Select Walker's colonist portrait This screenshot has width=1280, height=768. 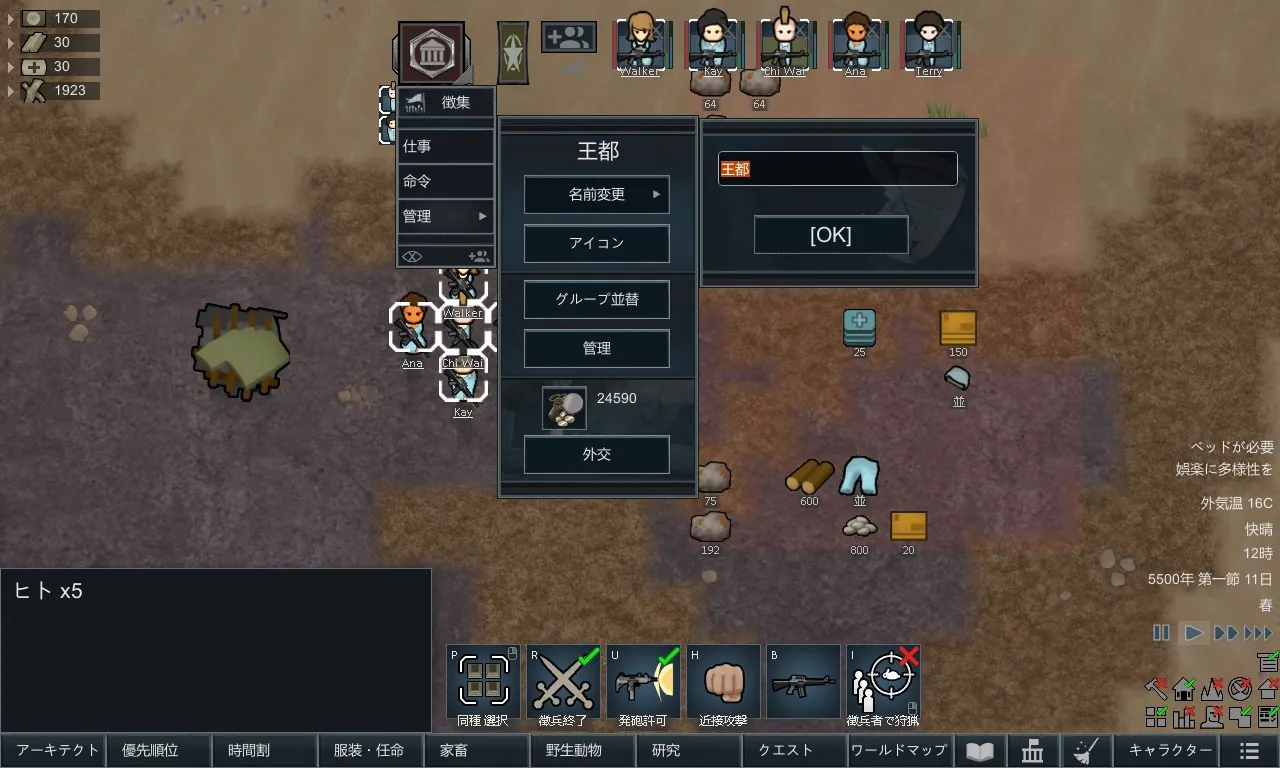coord(640,44)
